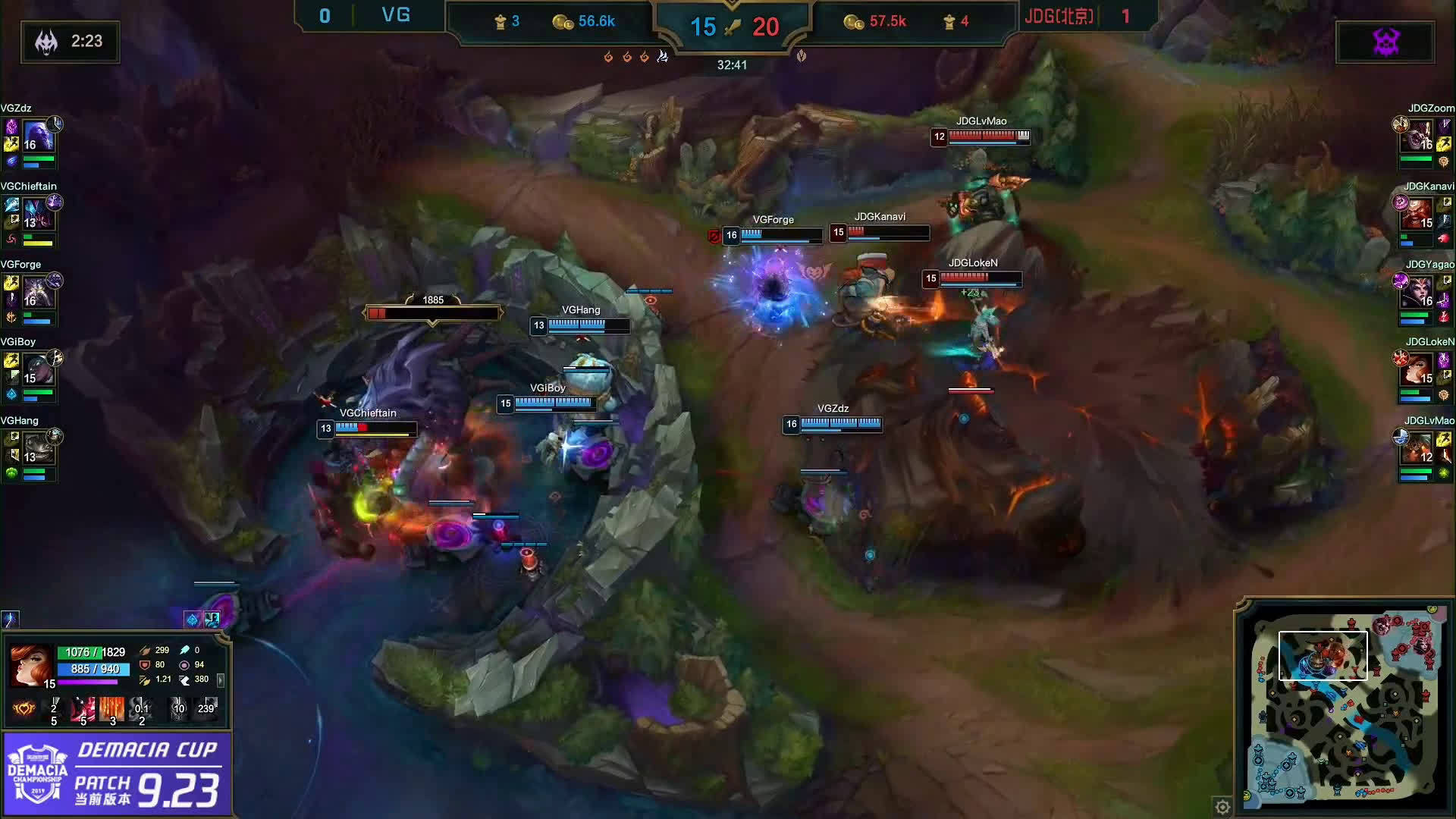The height and width of the screenshot is (819, 1456).
Task: Select JDGLvMao's champion portrait
Action: click(1420, 449)
